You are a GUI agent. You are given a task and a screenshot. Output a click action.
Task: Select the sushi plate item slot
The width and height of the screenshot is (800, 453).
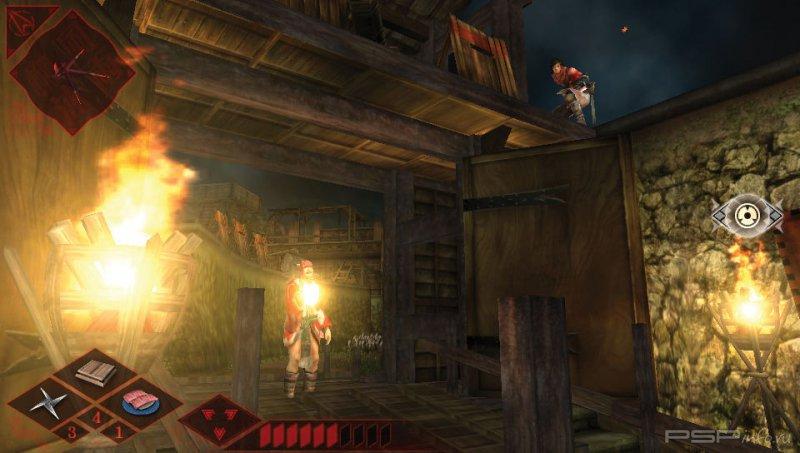(141, 403)
